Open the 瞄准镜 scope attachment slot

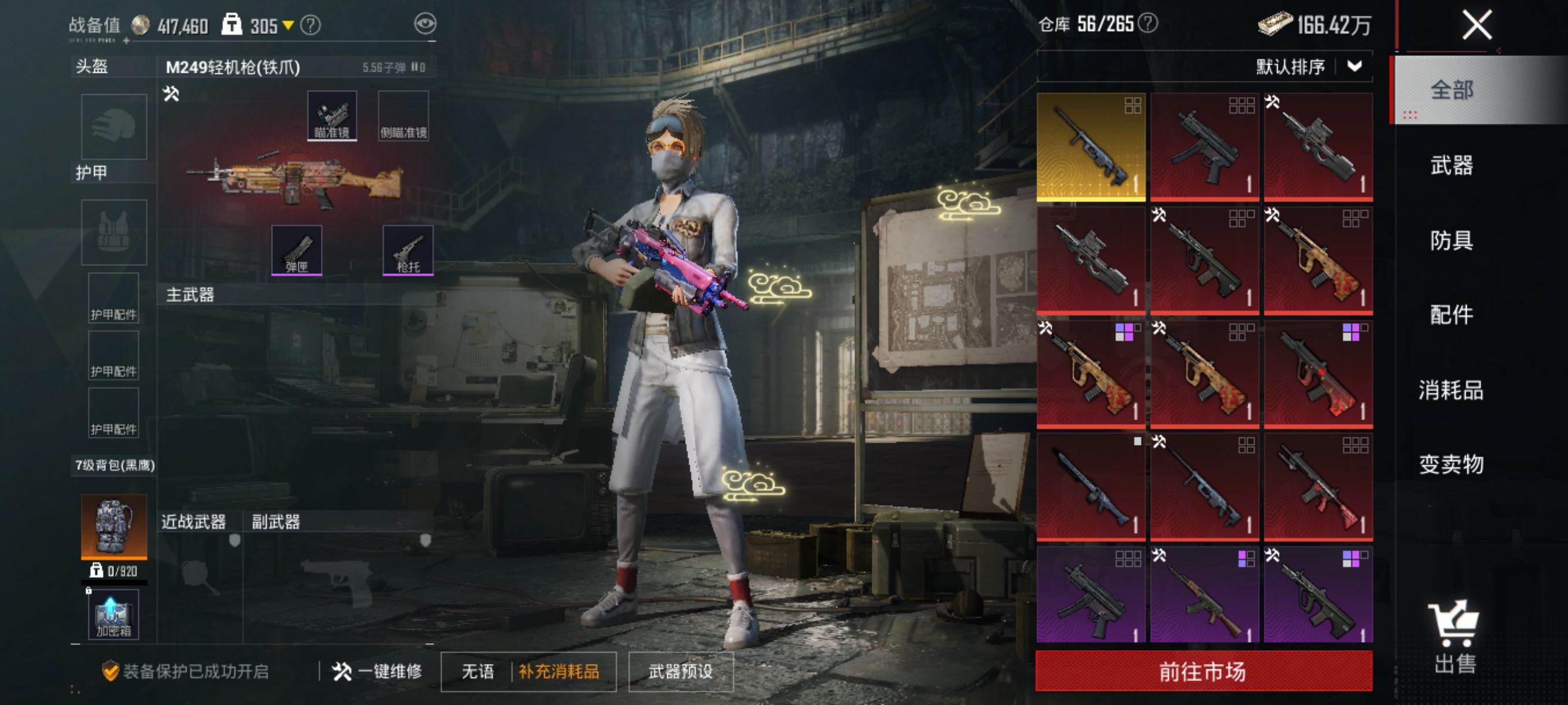[332, 116]
